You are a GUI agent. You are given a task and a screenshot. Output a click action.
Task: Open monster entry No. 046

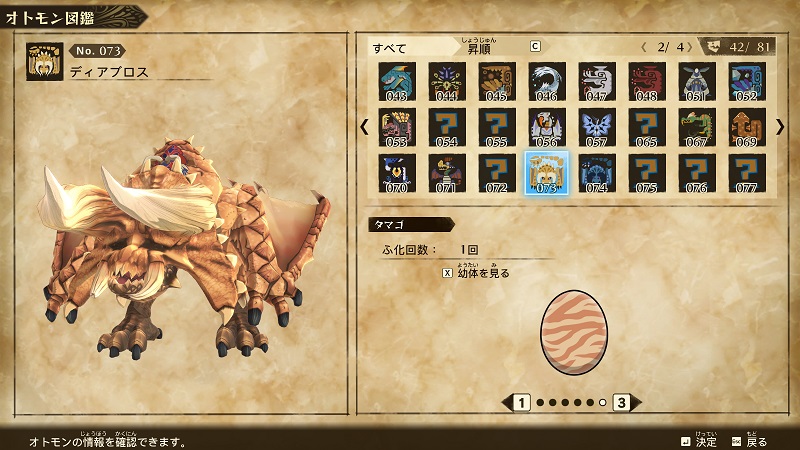tap(547, 82)
